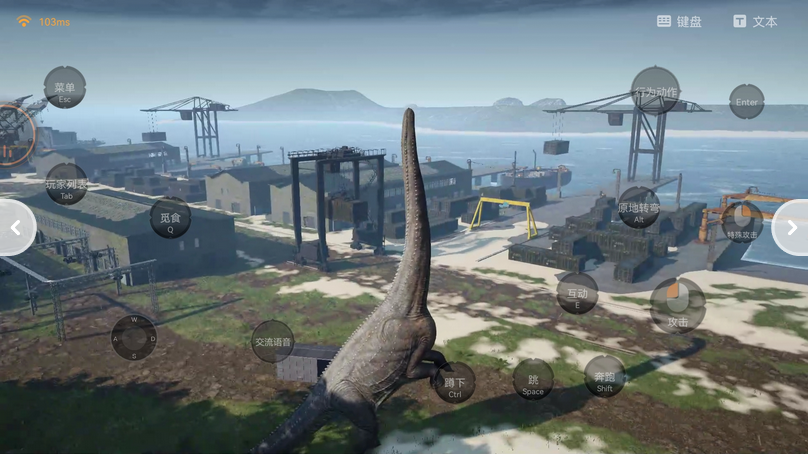808x454 pixels.
Task: Tap the WASD movement pad
Action: click(134, 338)
